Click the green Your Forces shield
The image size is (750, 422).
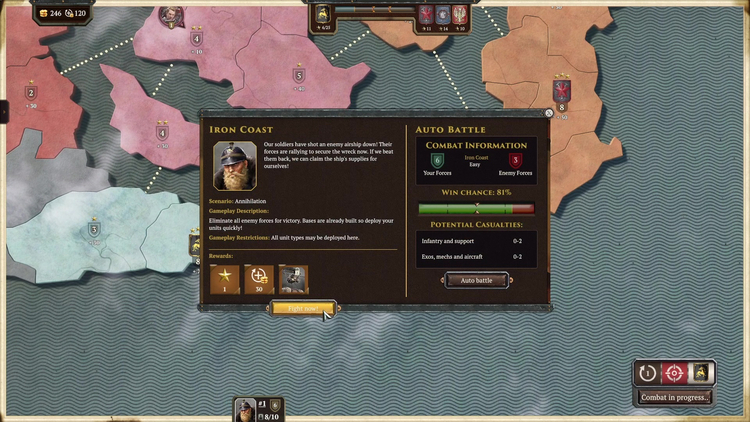pos(437,160)
